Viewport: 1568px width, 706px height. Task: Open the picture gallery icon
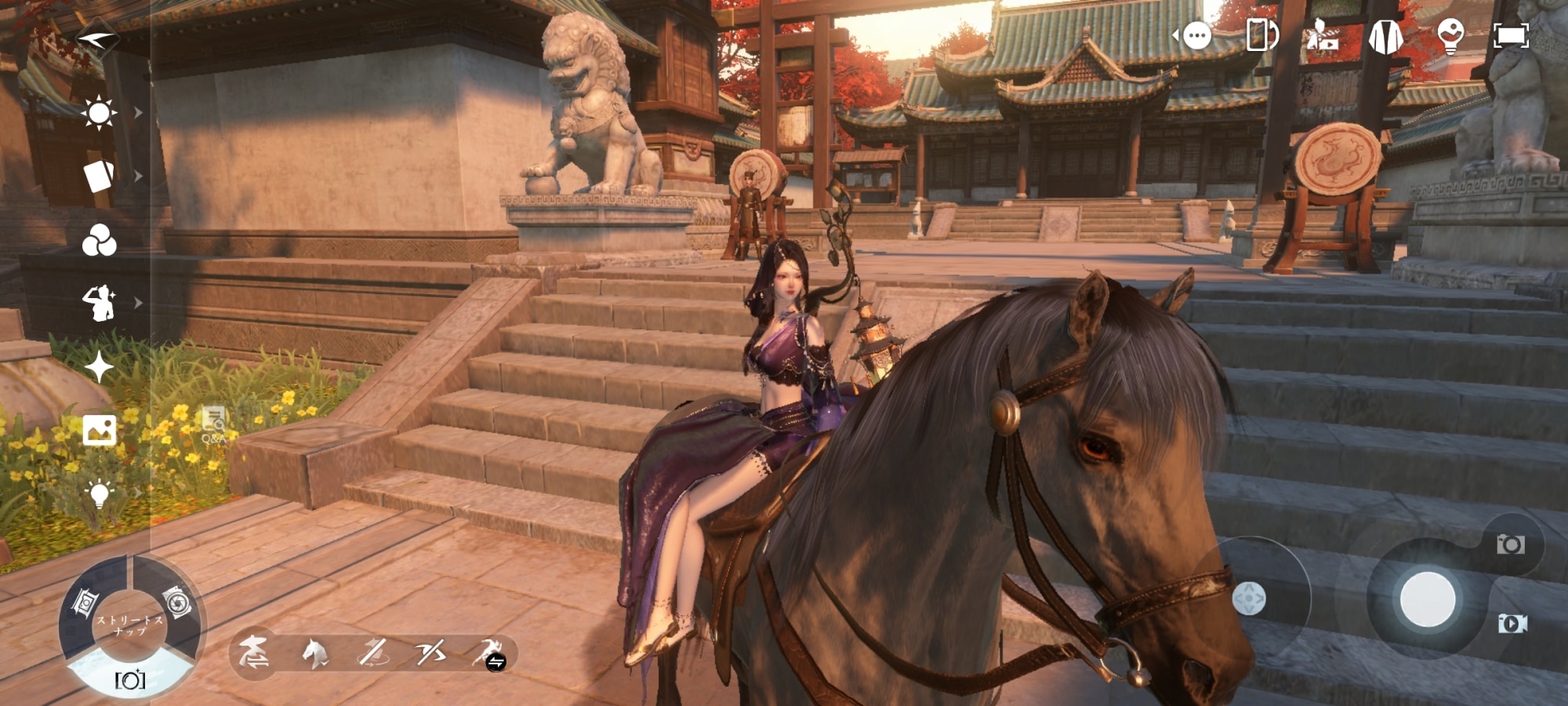tap(100, 430)
